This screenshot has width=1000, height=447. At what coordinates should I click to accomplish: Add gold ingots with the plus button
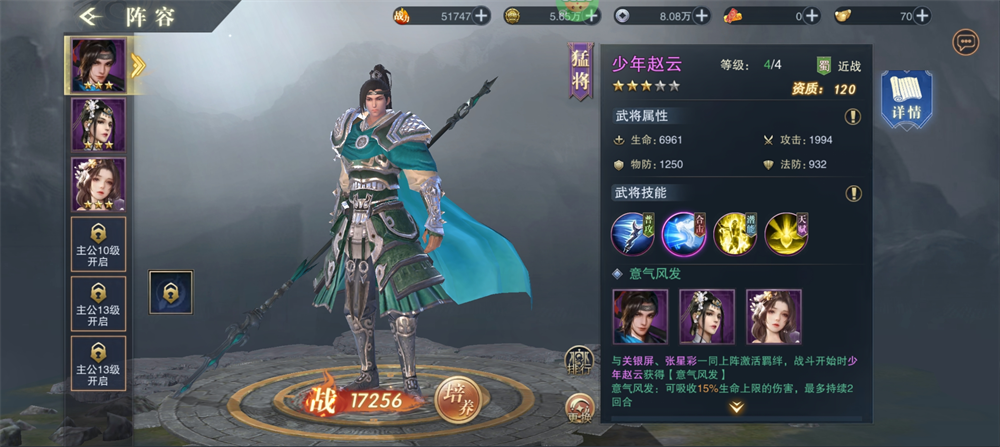(x=923, y=15)
